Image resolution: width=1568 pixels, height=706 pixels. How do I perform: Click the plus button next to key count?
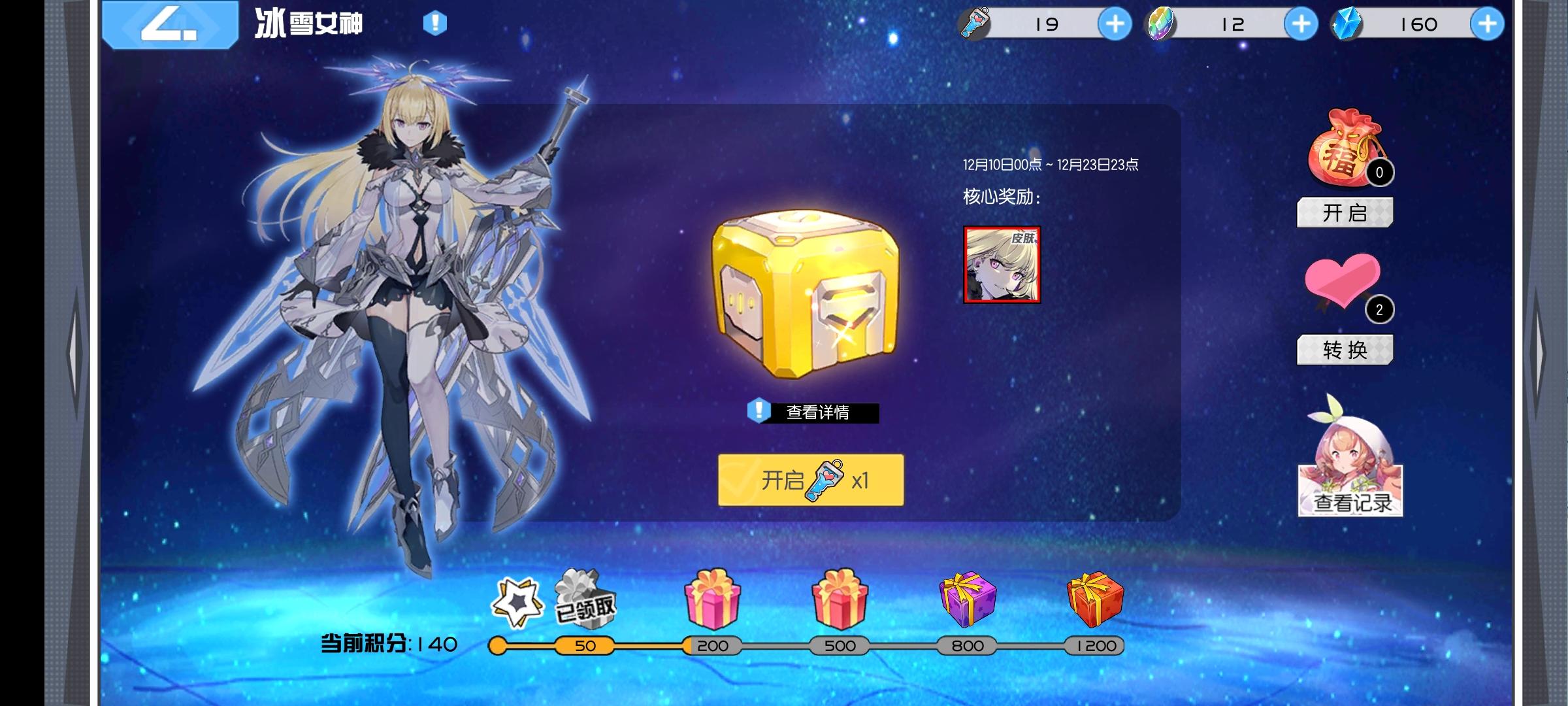(x=1115, y=24)
